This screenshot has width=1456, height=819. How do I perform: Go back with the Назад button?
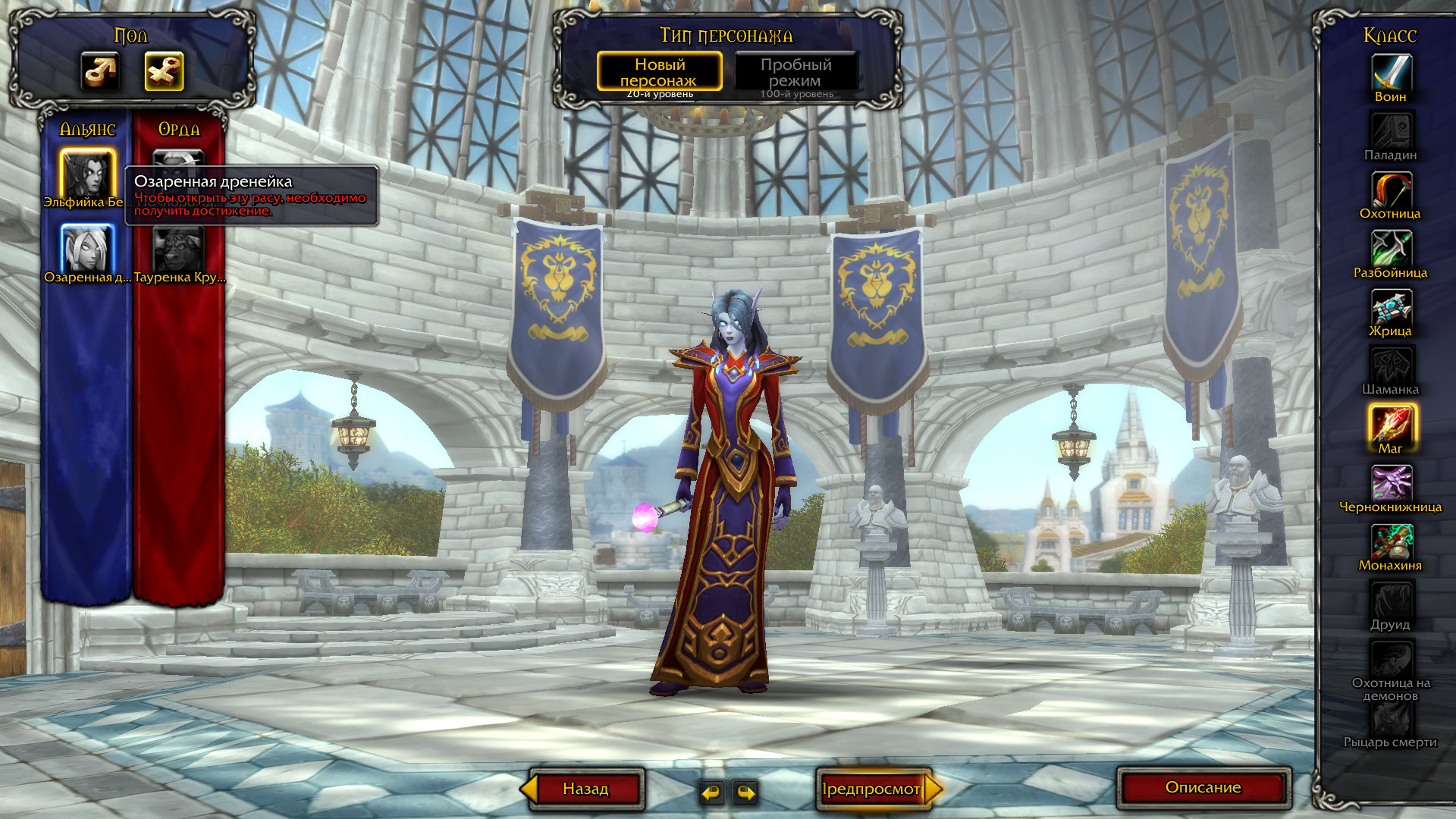[x=585, y=789]
